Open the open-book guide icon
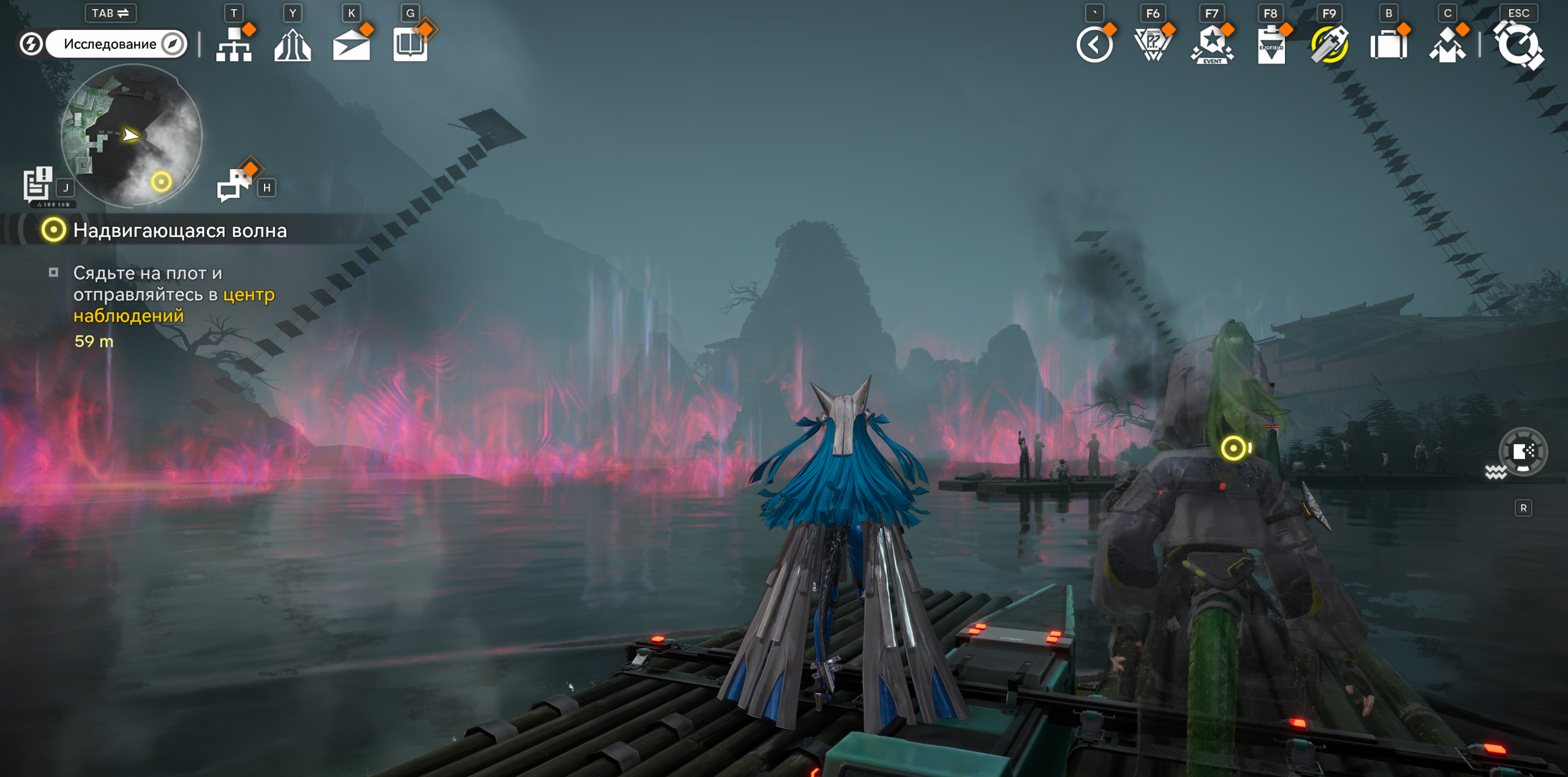This screenshot has height=777, width=1568. coord(410,45)
